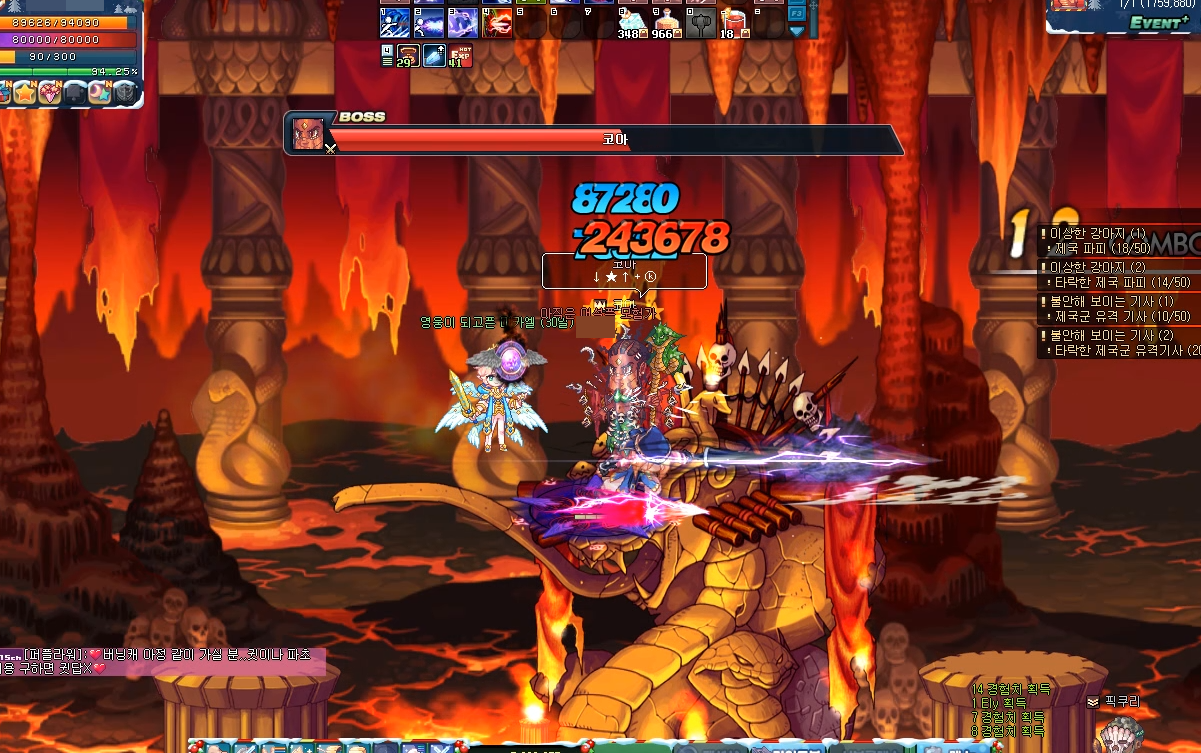
Task: Activate the blue dash skill in slot 1
Action: [394, 22]
